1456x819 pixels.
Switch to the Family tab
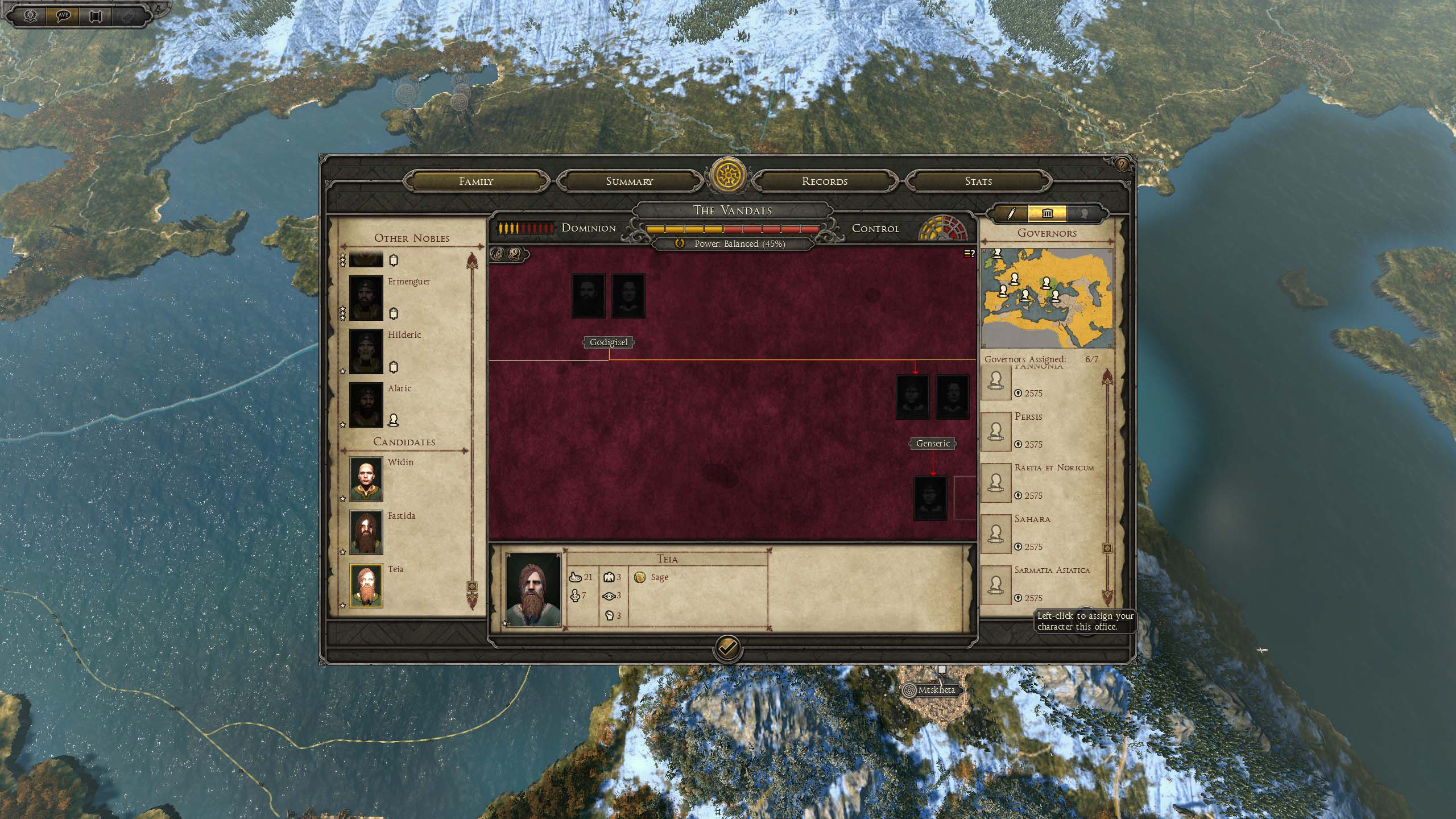point(476,181)
